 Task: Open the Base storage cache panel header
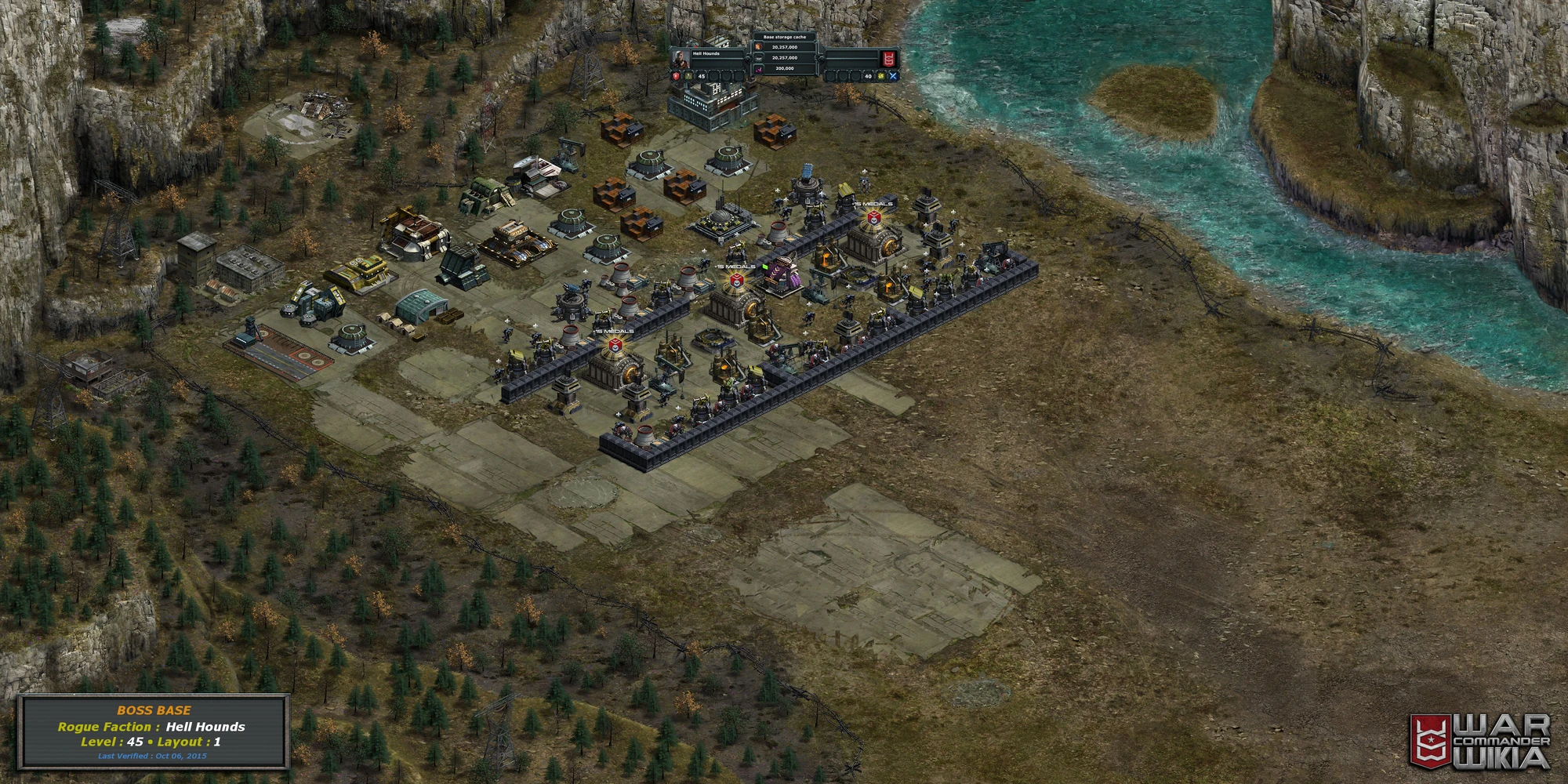point(785,37)
